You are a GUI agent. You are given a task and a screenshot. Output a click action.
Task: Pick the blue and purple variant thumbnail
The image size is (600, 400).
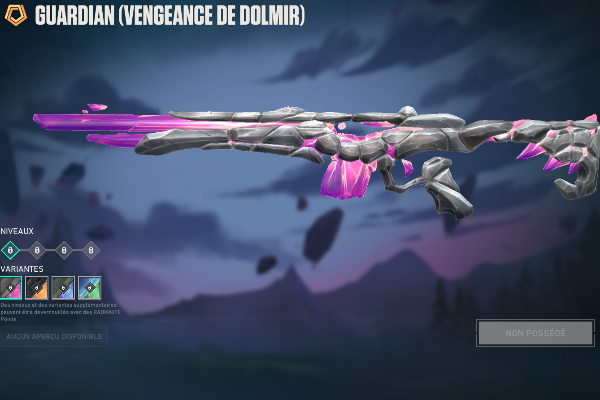(63, 288)
